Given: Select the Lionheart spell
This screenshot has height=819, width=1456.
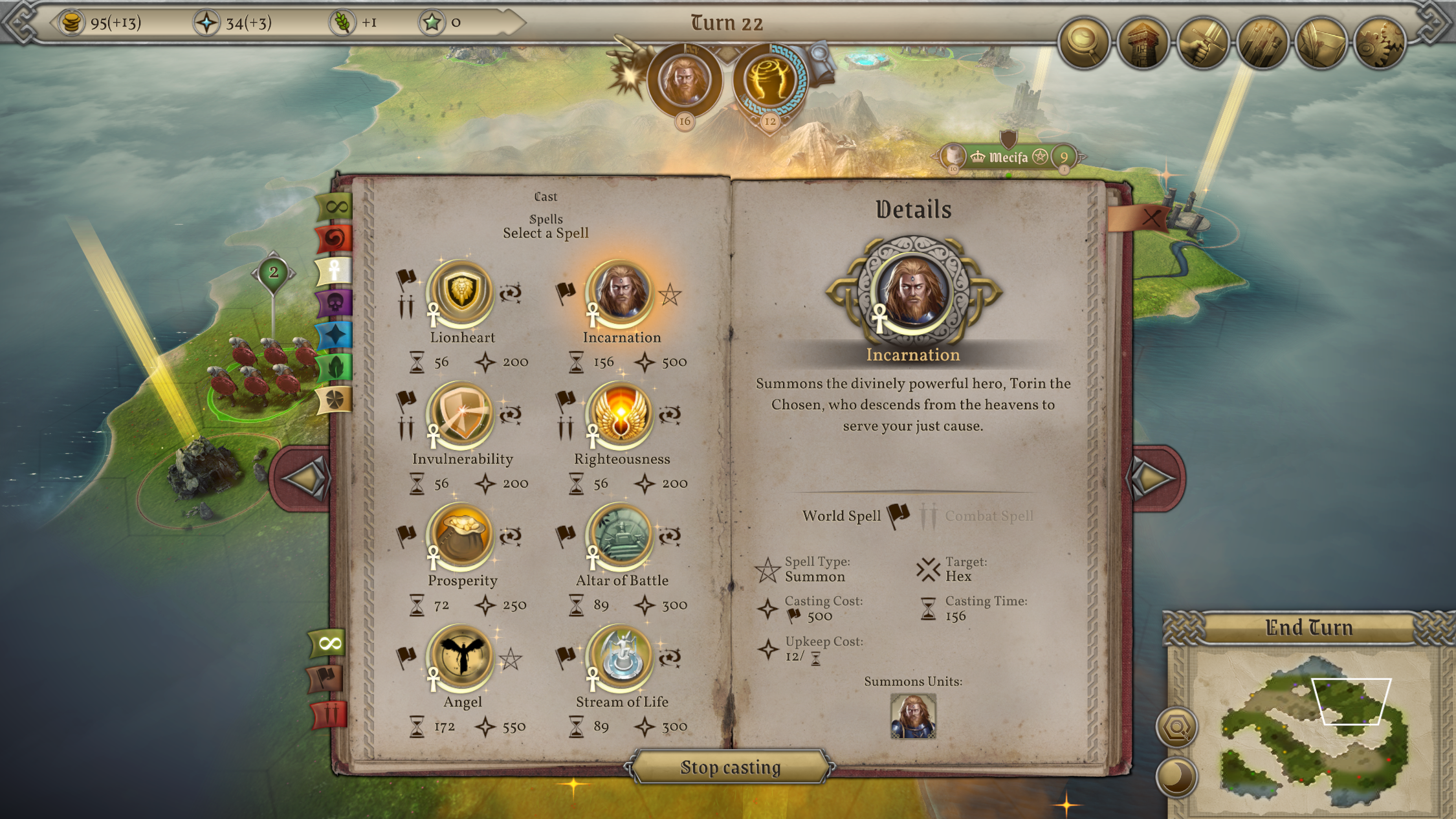Looking at the screenshot, I should coord(461,293).
